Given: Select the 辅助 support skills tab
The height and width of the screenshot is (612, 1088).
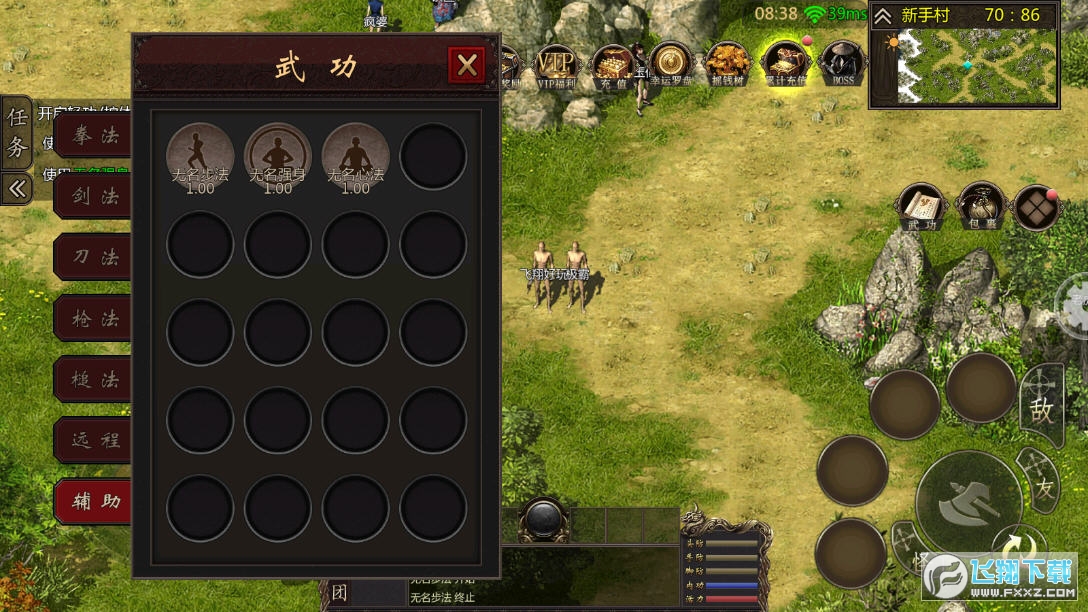Looking at the screenshot, I should pos(93,501).
